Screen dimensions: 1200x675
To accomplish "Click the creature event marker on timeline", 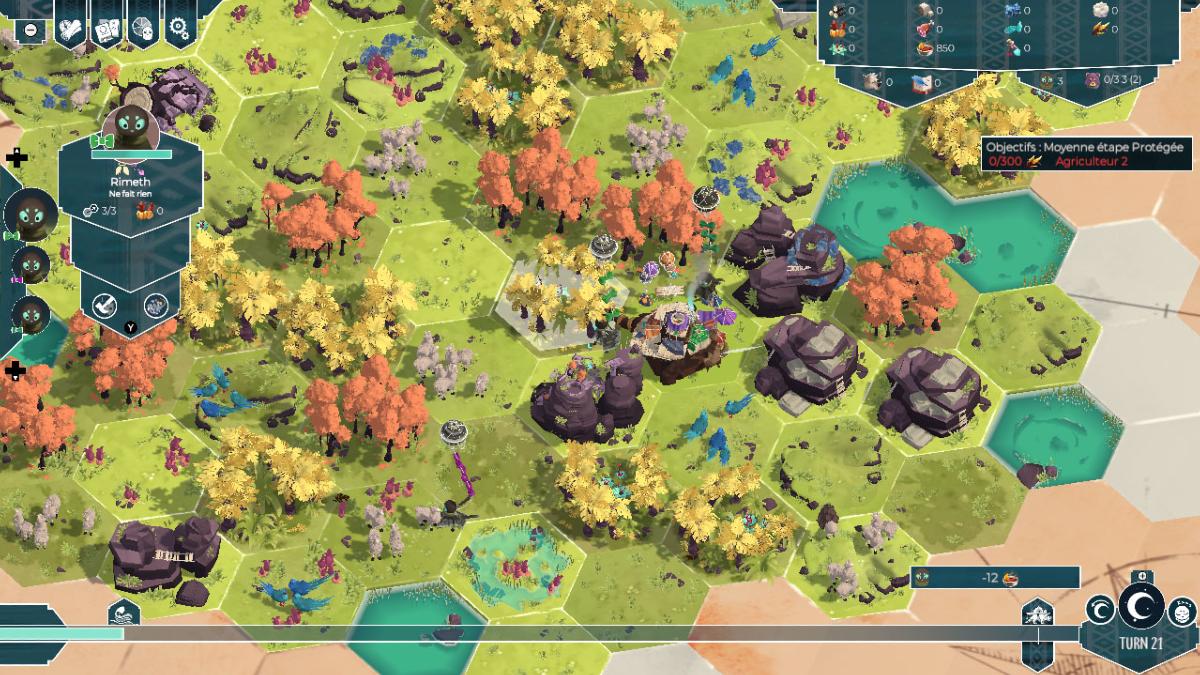I will click(1037, 613).
